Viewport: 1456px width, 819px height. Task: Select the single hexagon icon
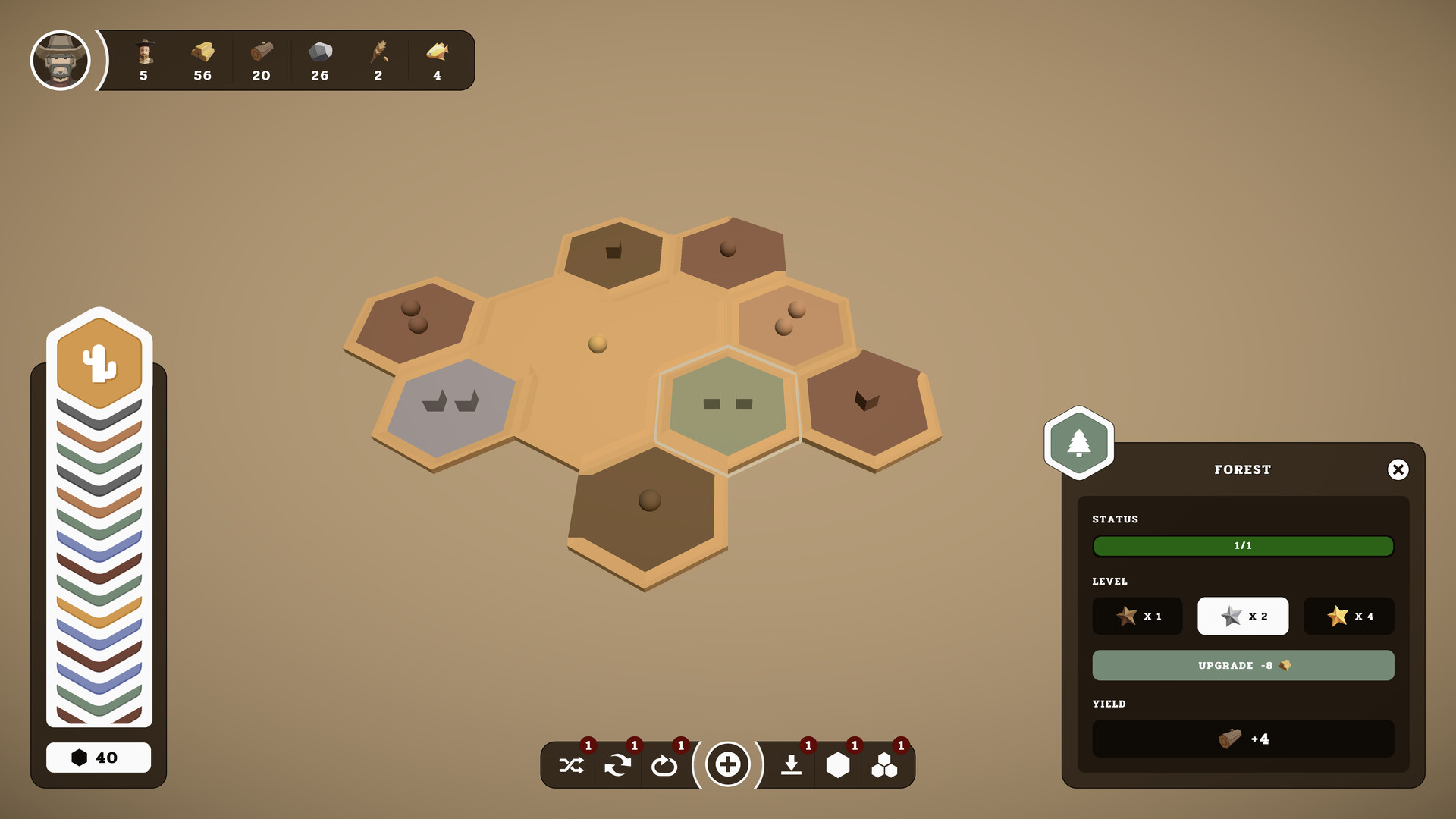pyautogui.click(x=838, y=764)
